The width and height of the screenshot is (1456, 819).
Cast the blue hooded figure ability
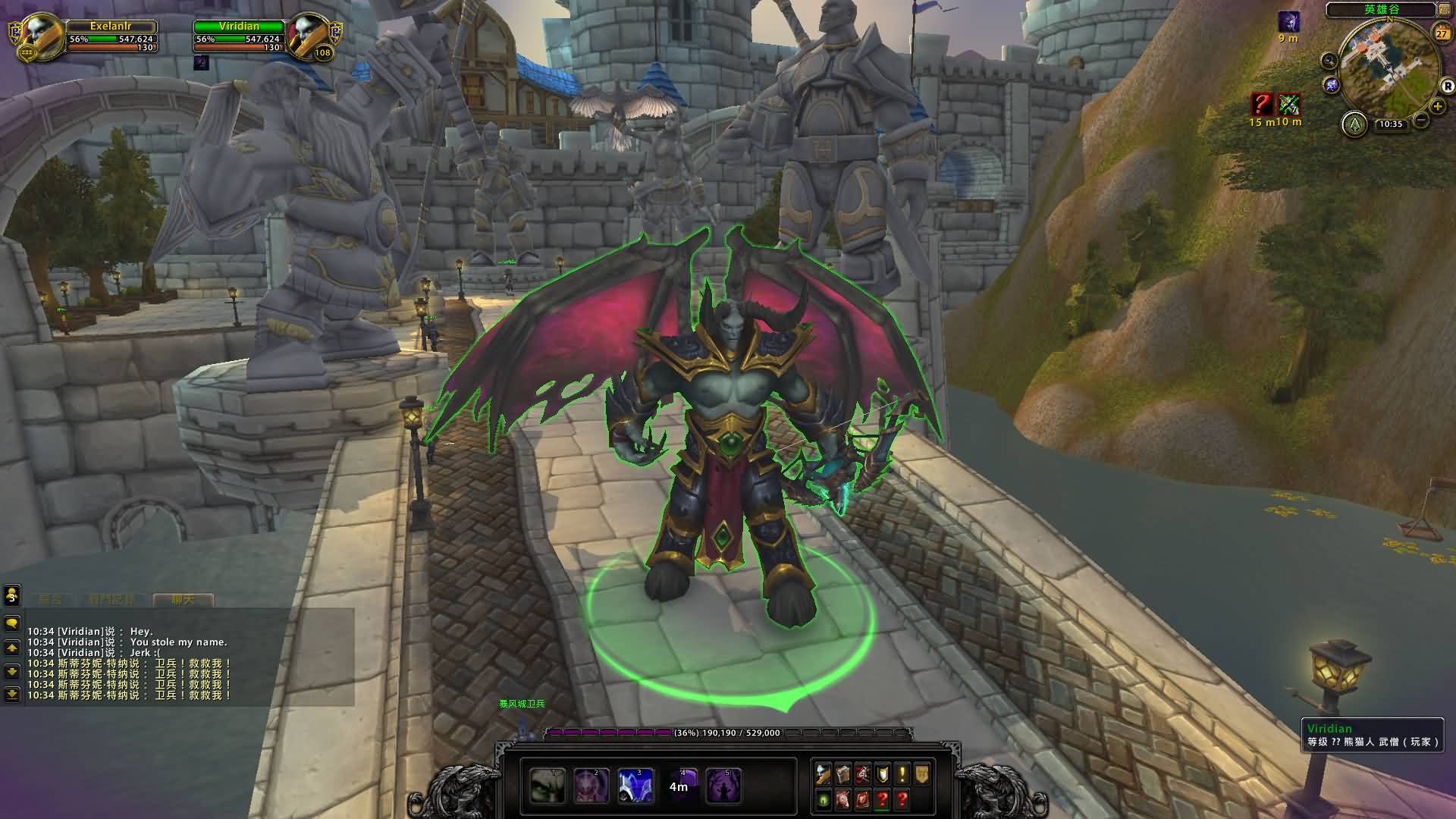click(635, 786)
